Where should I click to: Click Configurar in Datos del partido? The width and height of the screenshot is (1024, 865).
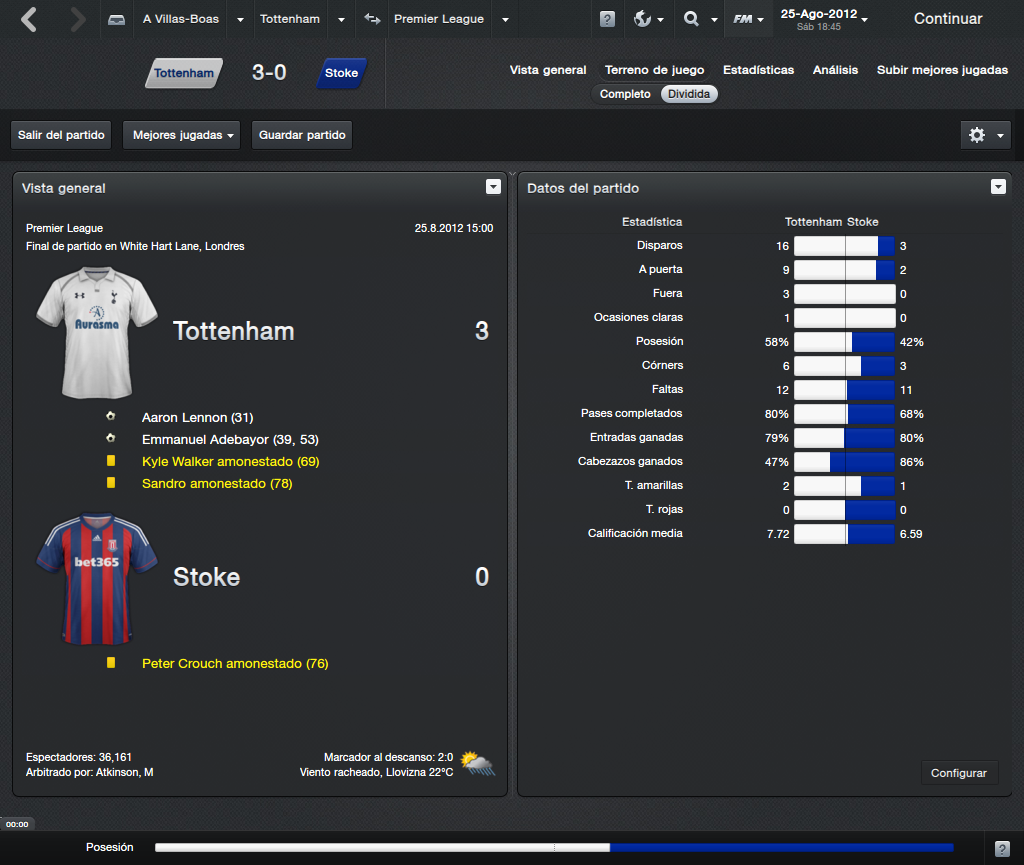tap(958, 773)
